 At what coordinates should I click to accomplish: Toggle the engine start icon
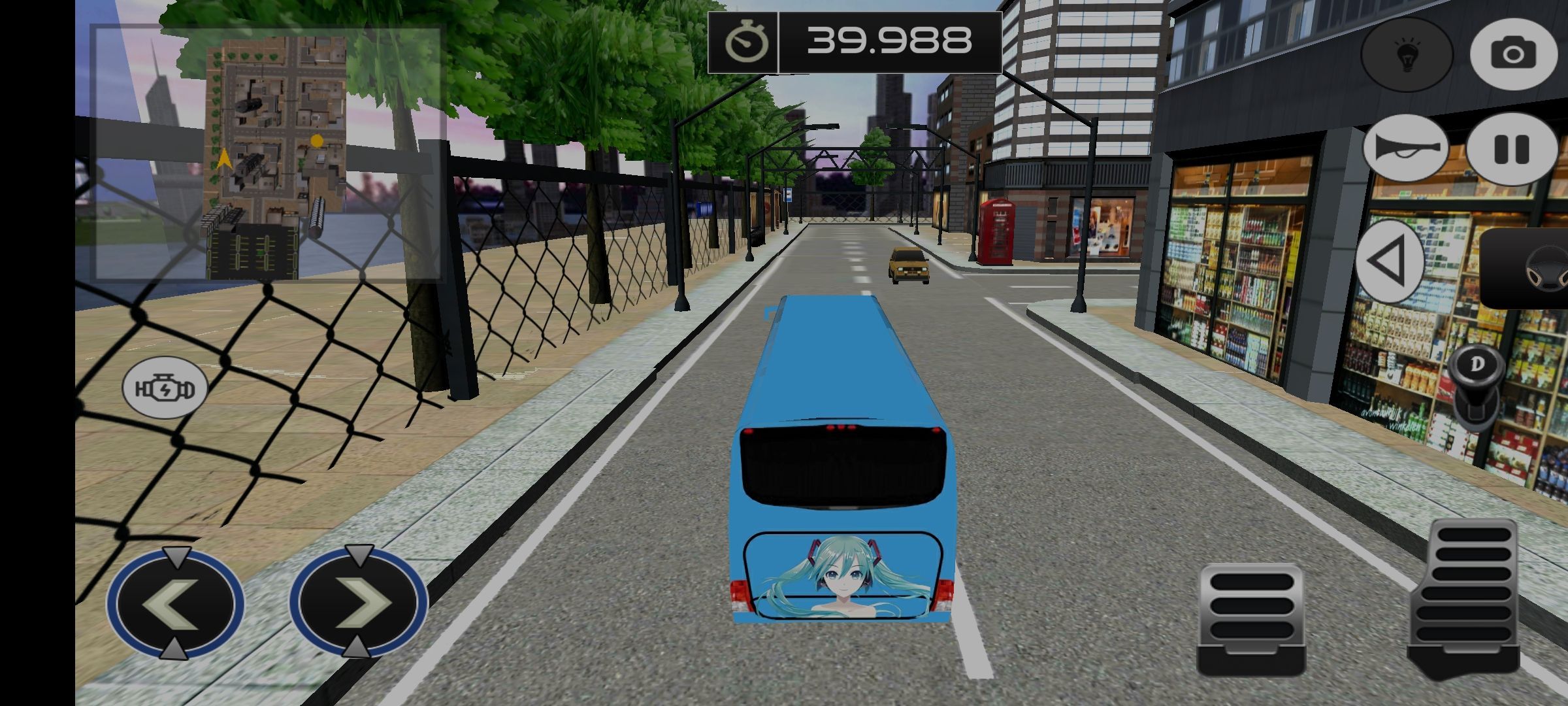click(x=165, y=388)
